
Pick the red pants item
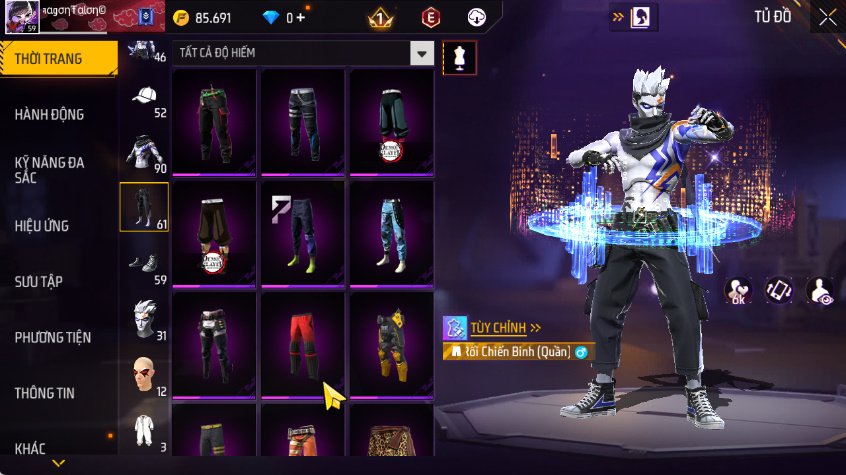(x=303, y=342)
